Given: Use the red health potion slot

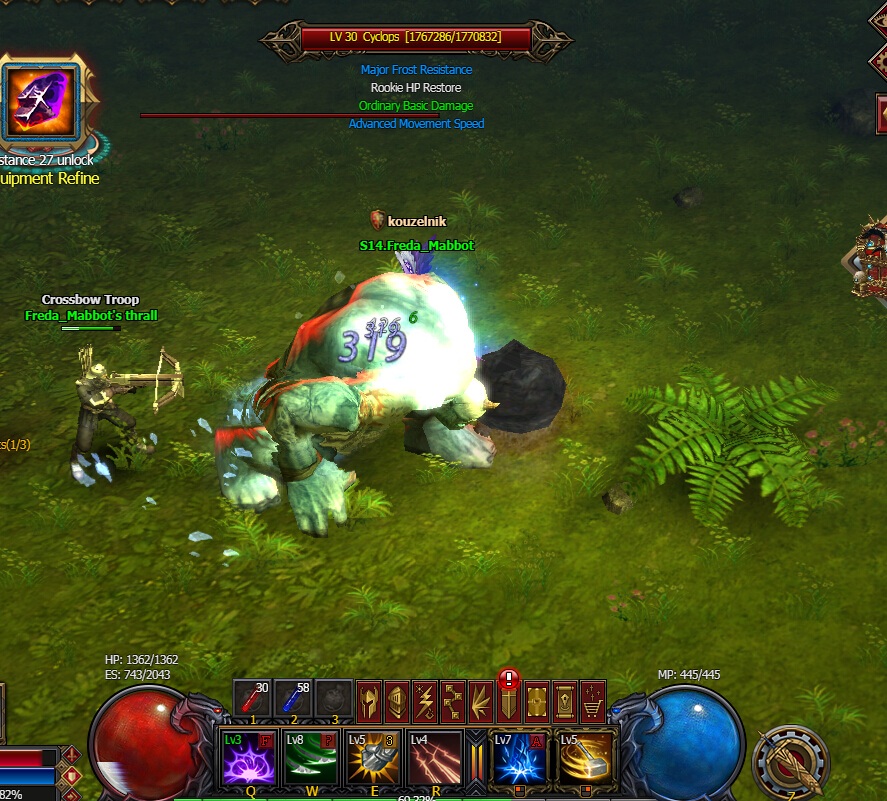Looking at the screenshot, I should 254,698.
